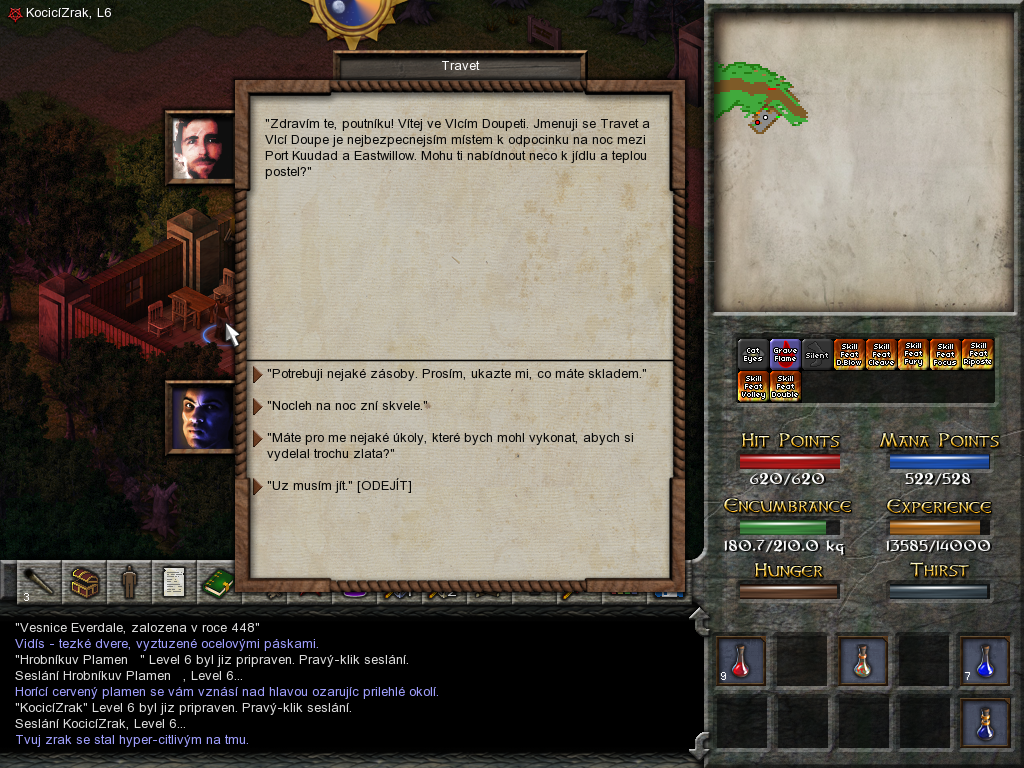Use the swirled red-green potion slot

coord(862,661)
